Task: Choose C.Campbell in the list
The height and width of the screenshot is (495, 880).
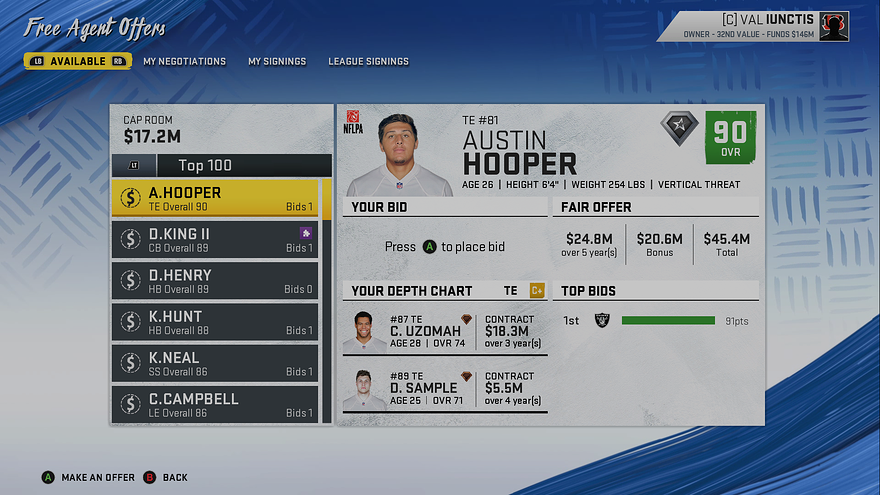Action: coord(215,403)
